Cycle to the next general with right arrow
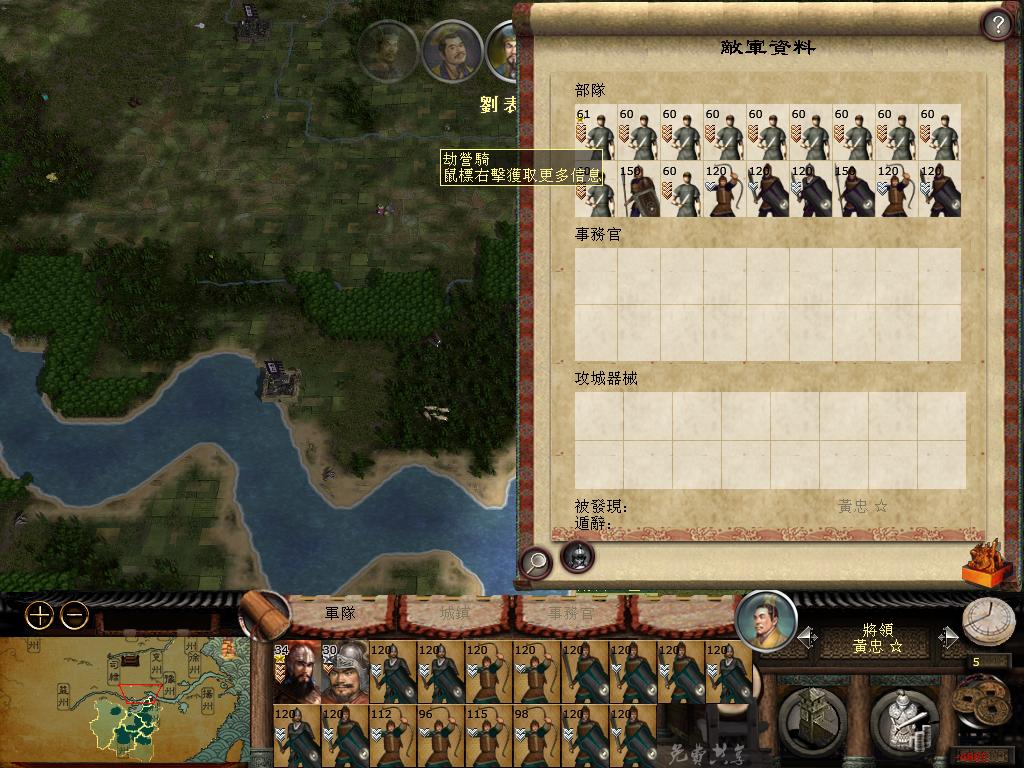 pyautogui.click(x=948, y=636)
